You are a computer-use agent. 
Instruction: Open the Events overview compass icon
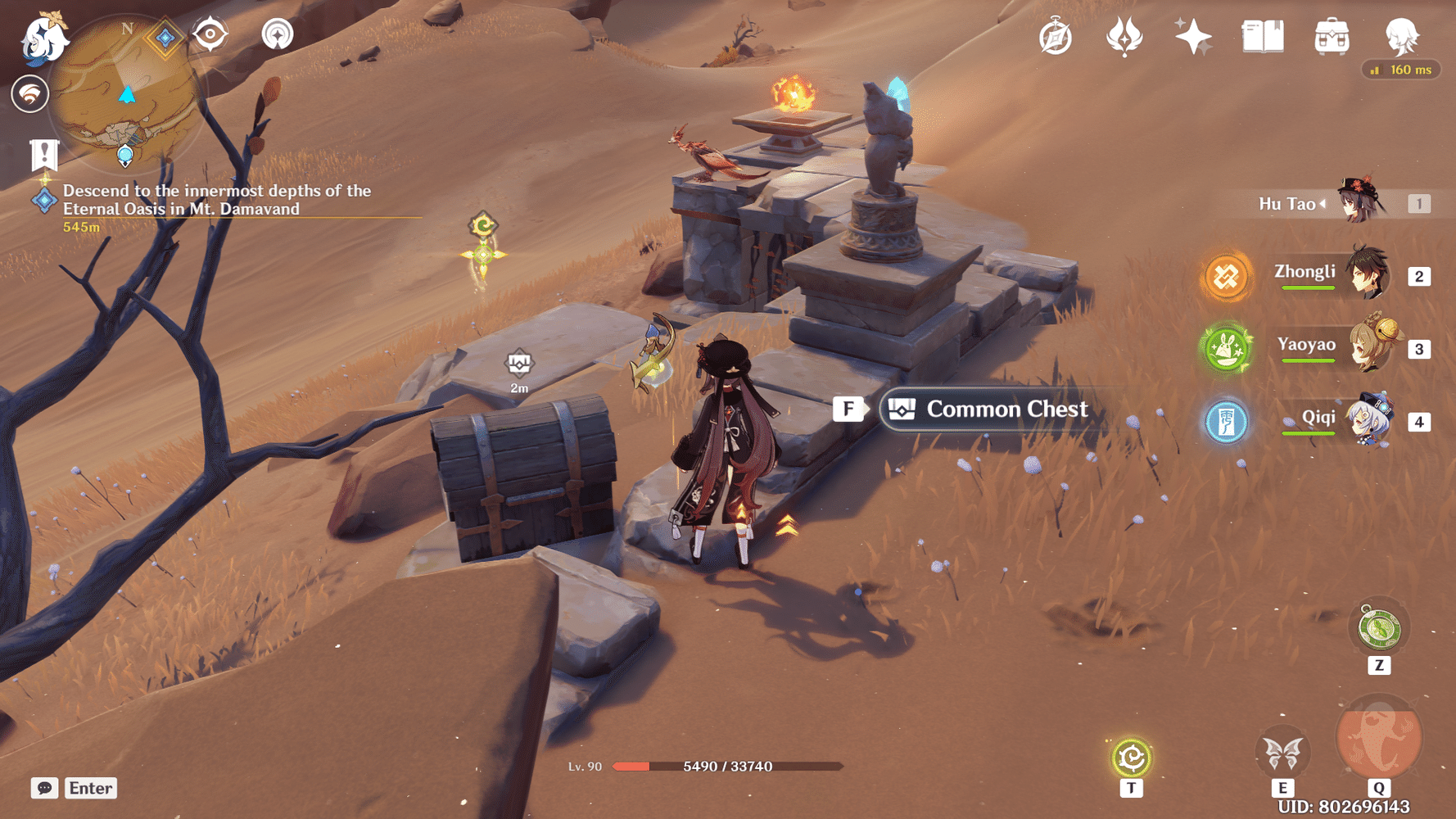click(x=1056, y=36)
